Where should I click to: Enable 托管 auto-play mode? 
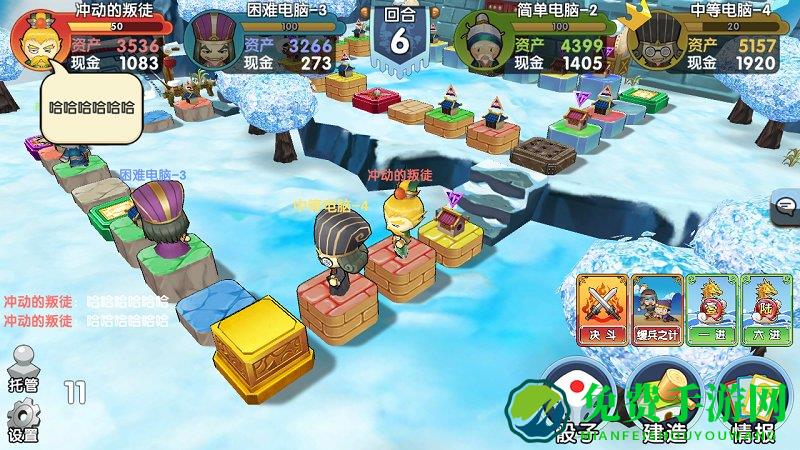23,367
